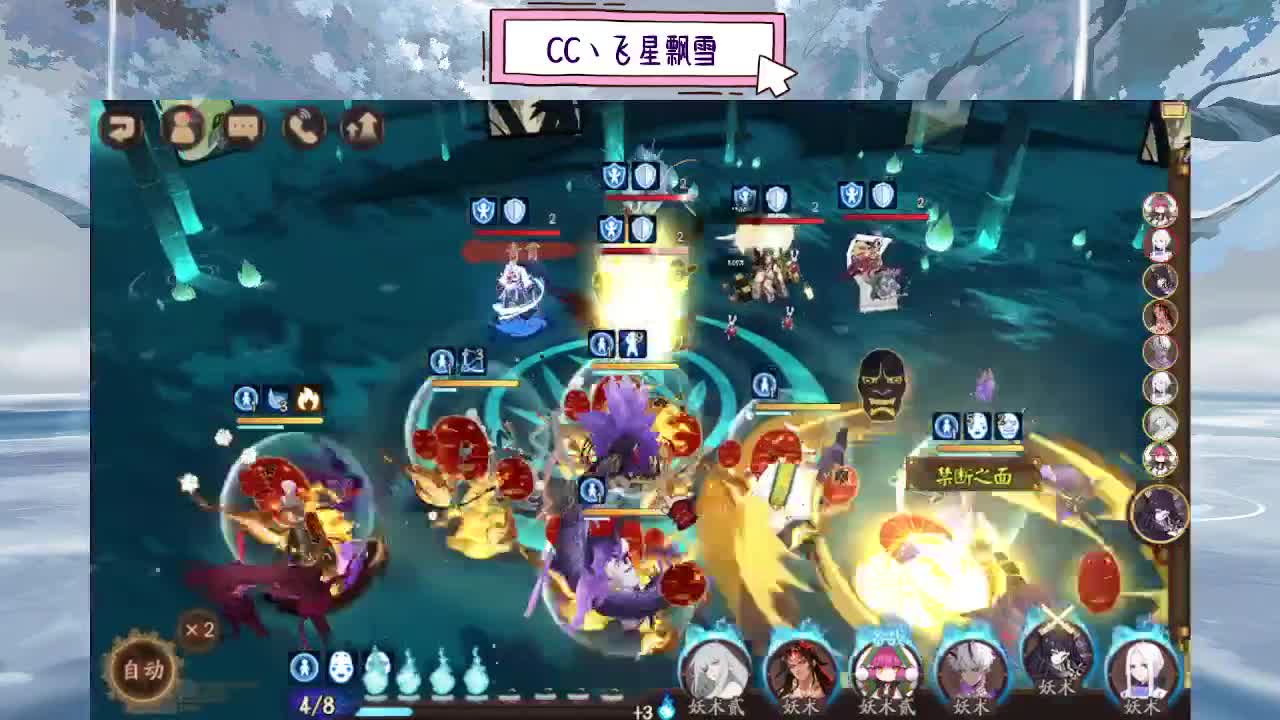Click the retreat arrow icon at top left

tap(123, 127)
